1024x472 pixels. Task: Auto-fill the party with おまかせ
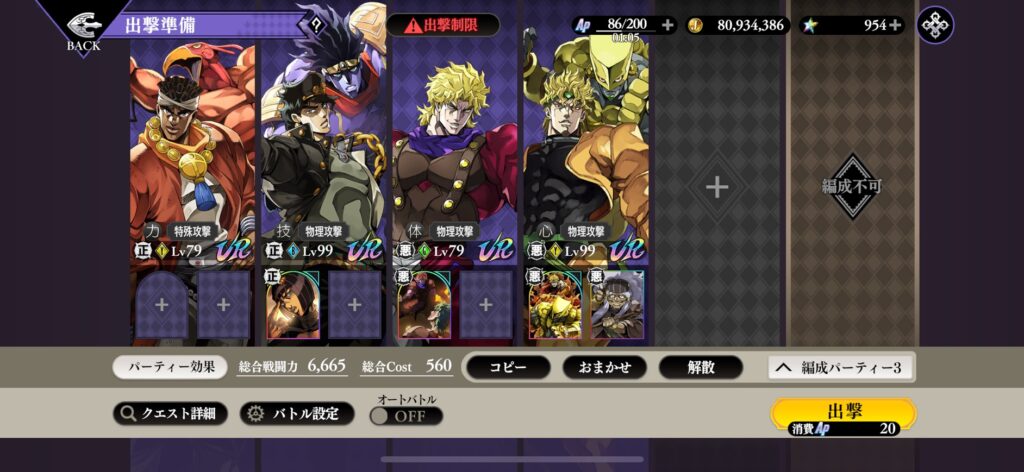[604, 367]
